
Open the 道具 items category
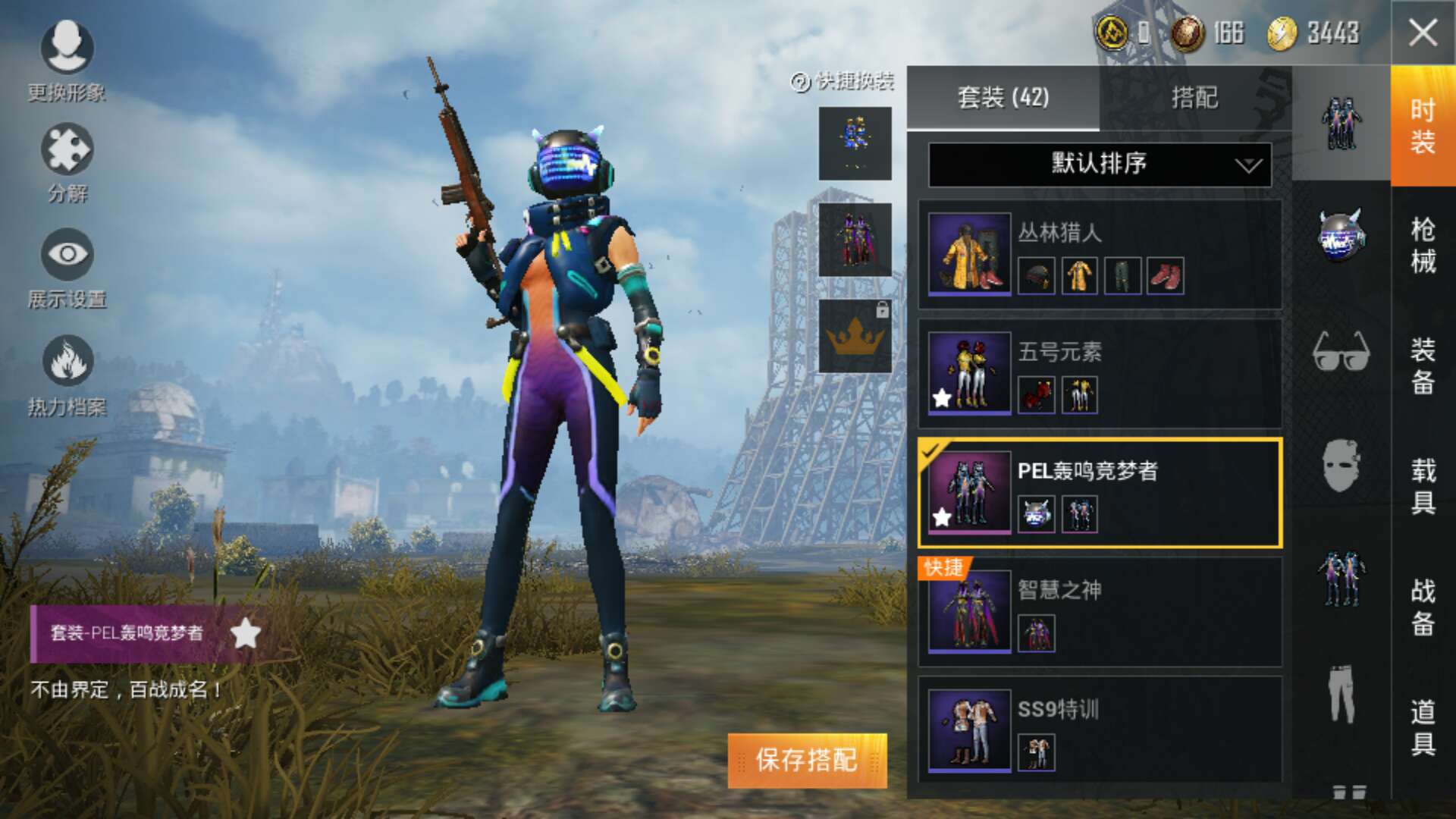pos(1423,726)
